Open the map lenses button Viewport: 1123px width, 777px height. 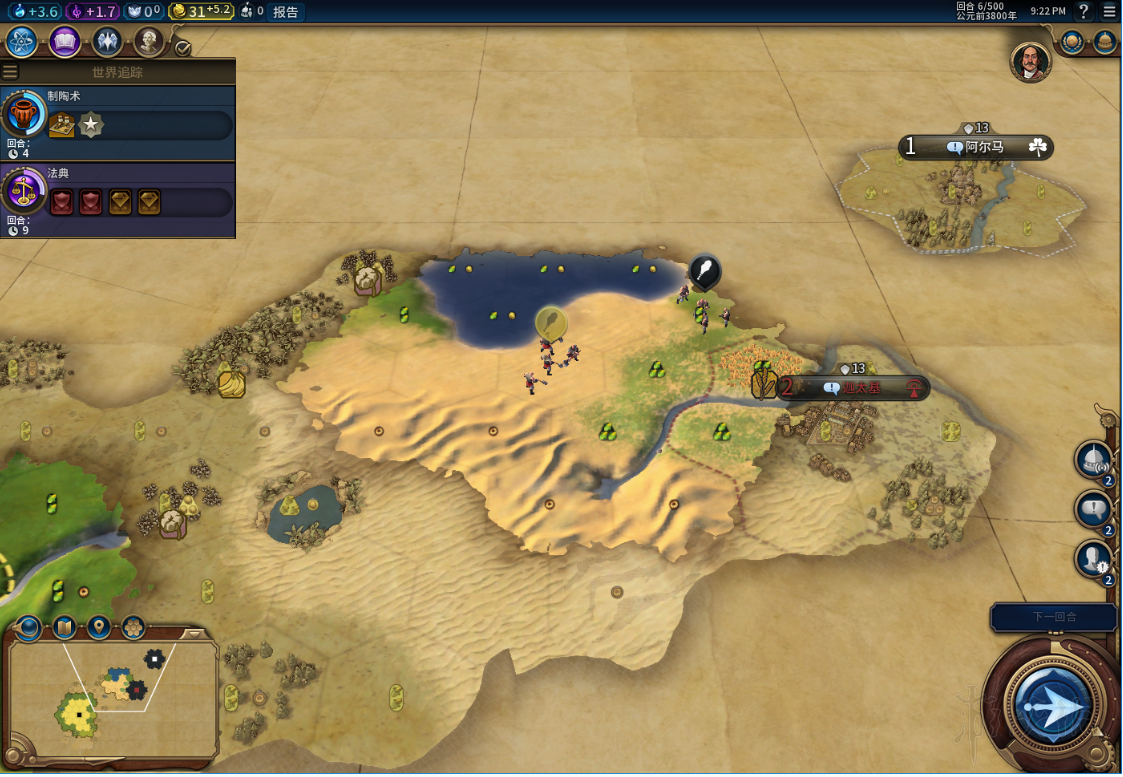tap(64, 628)
